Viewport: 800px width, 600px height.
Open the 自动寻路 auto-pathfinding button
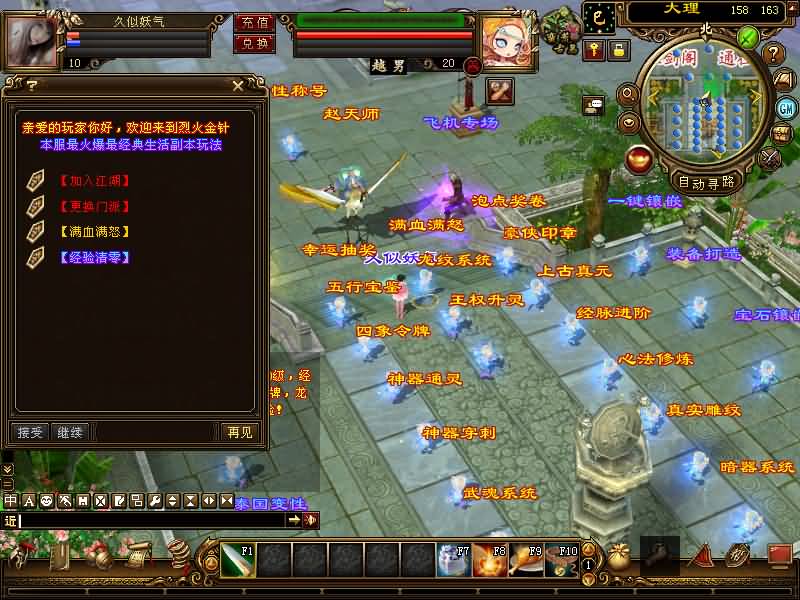tap(707, 182)
